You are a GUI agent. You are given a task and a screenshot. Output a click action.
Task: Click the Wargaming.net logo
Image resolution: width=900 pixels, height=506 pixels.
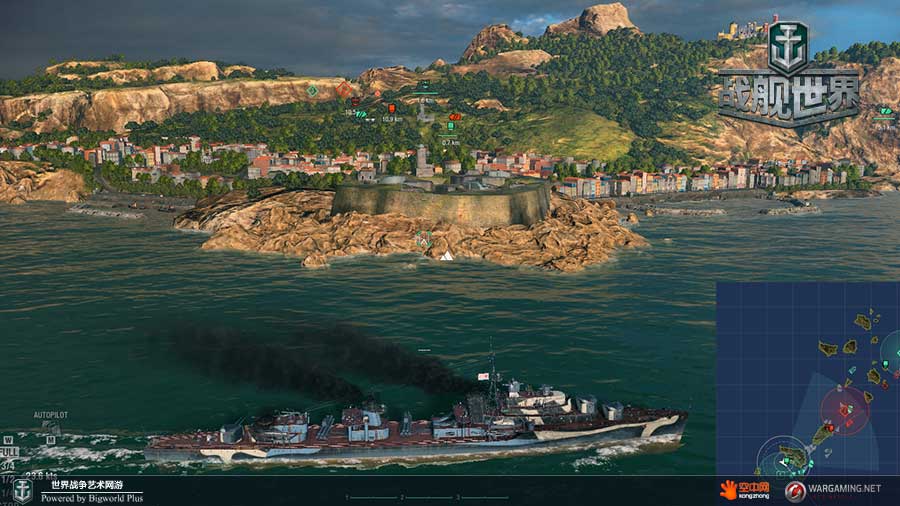pyautogui.click(x=833, y=490)
